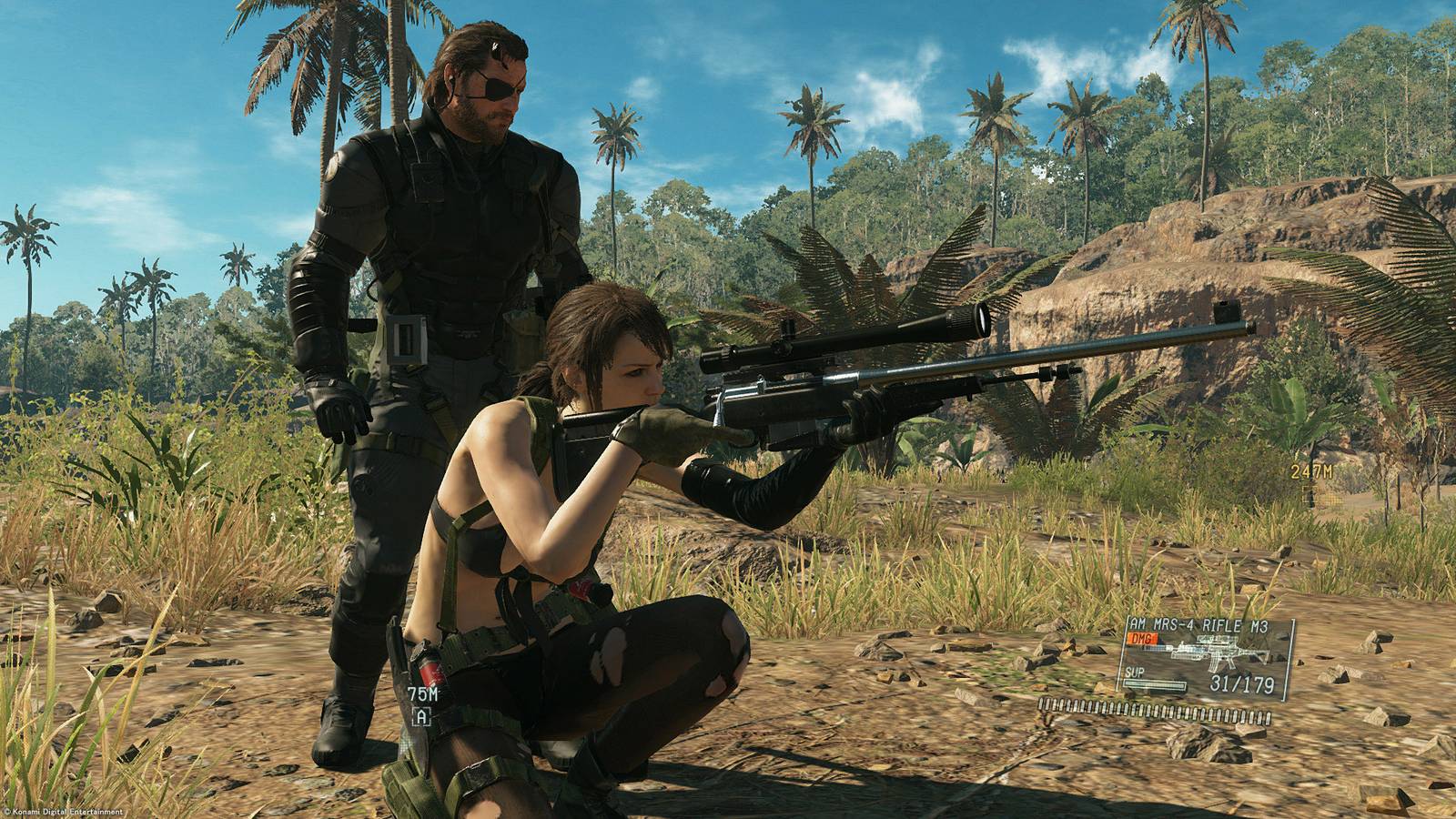The width and height of the screenshot is (1456, 819).
Task: Select the AM MRS-4 RIFLE M3 title label
Action: (x=1198, y=624)
